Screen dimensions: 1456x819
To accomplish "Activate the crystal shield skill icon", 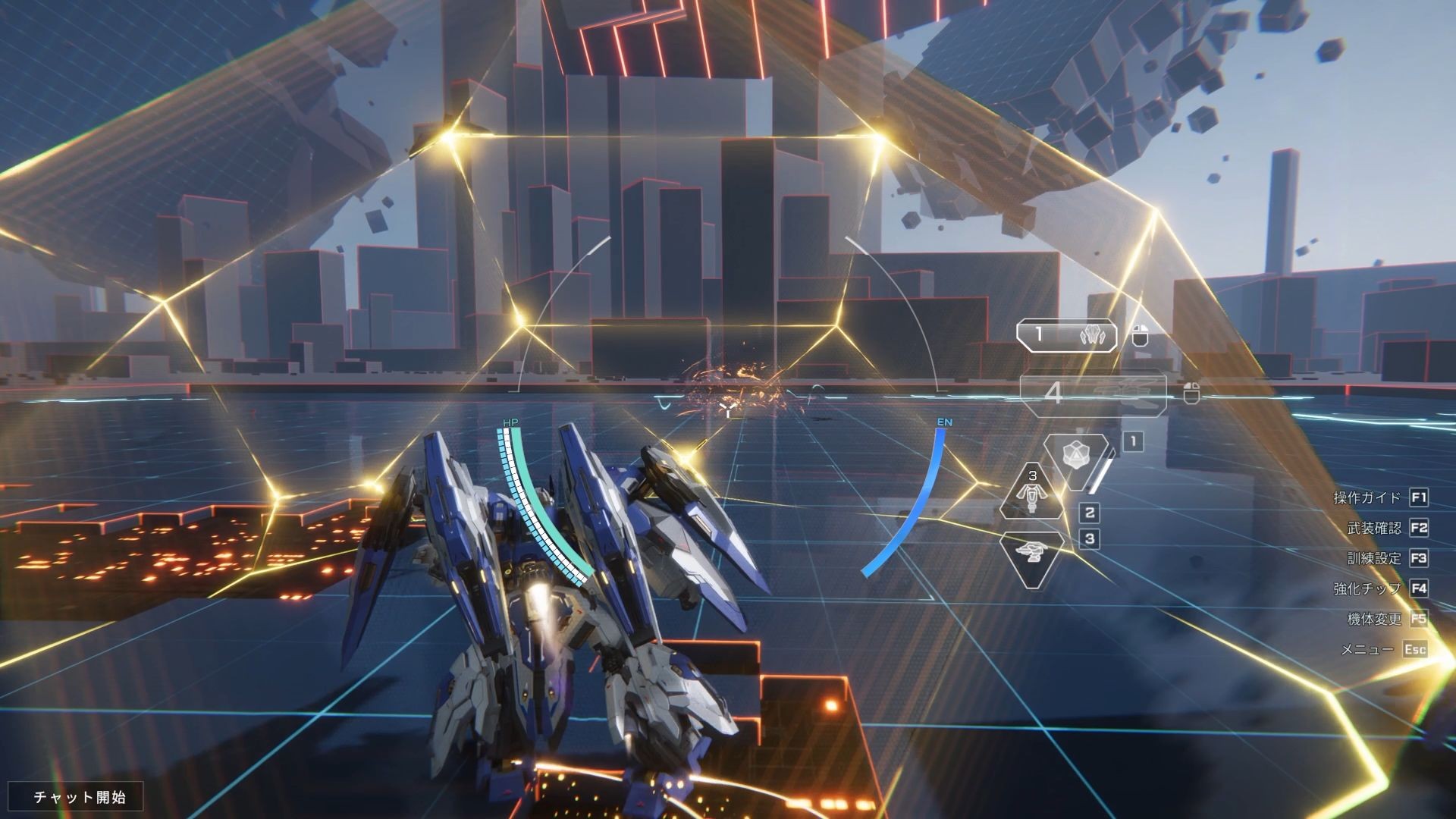I will [1075, 458].
